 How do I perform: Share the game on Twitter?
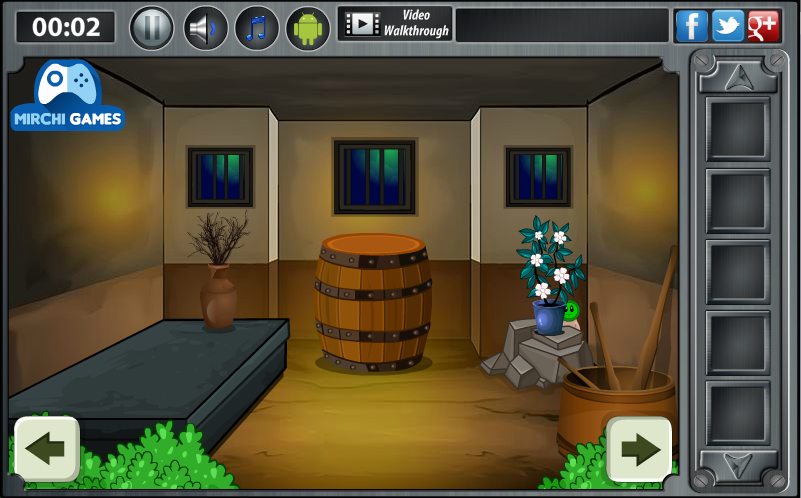tap(727, 26)
